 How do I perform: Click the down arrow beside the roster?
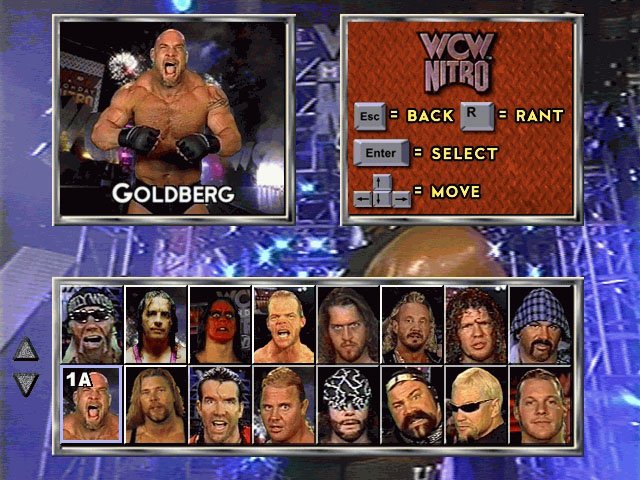[x=27, y=382]
